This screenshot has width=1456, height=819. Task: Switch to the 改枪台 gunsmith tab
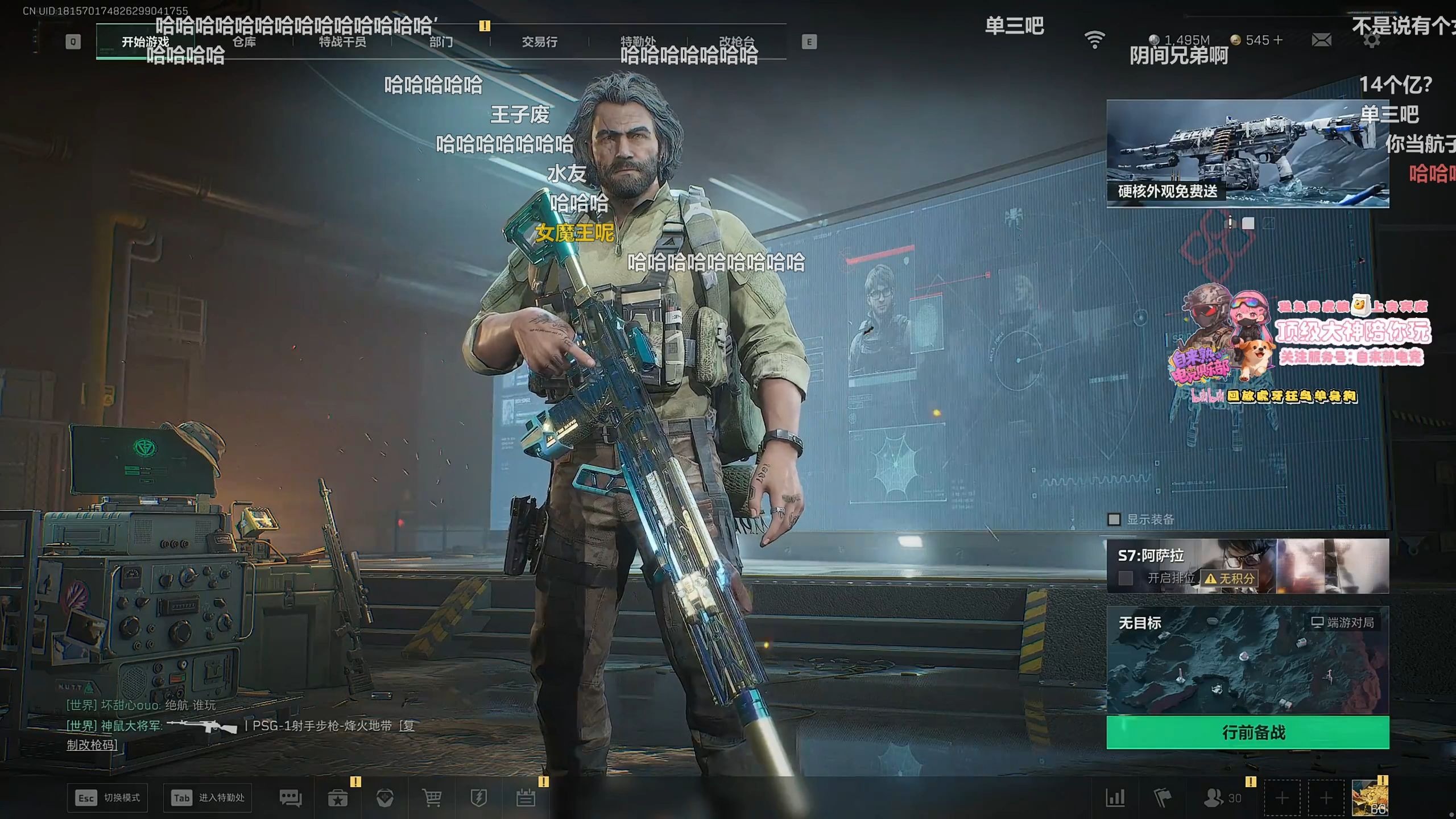point(737,42)
